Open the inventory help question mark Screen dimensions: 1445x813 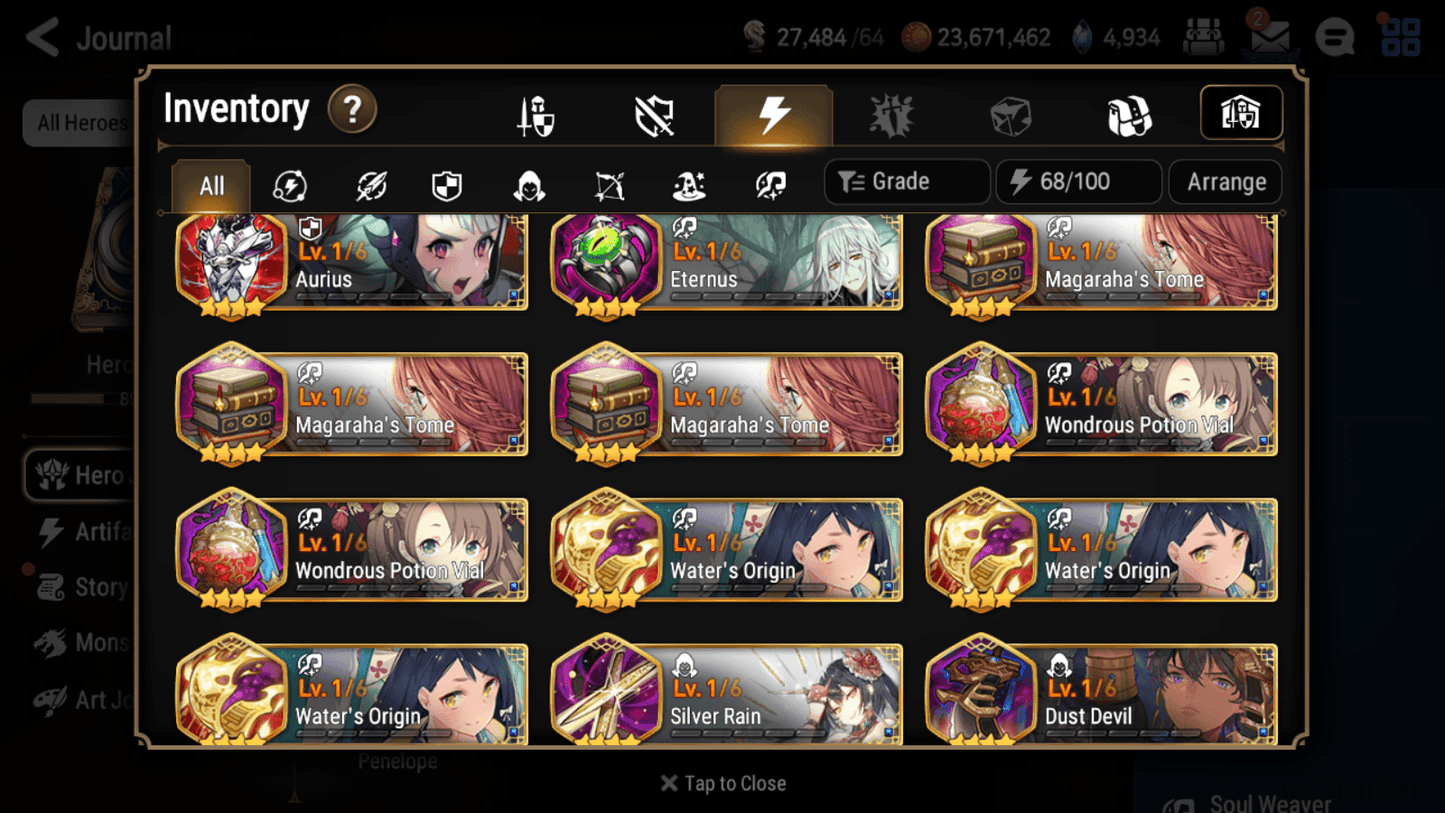[x=352, y=110]
